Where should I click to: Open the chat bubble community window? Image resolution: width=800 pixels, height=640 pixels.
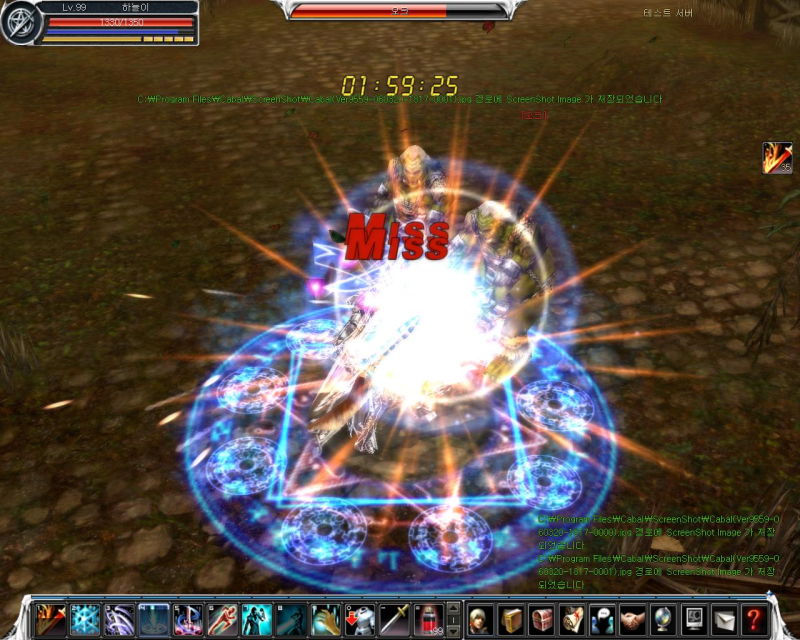click(602, 619)
